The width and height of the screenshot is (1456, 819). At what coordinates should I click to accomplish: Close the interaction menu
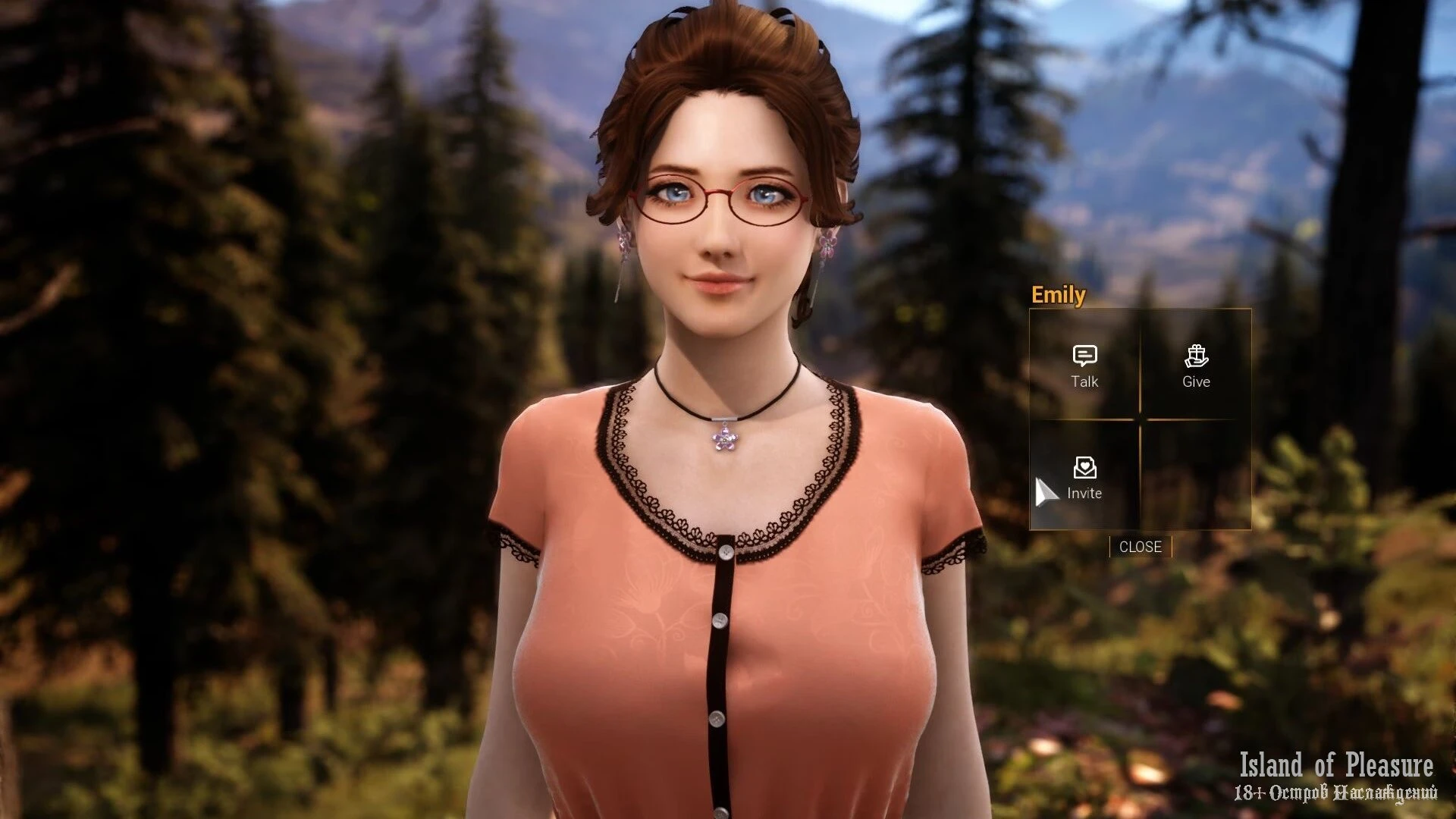(x=1140, y=547)
